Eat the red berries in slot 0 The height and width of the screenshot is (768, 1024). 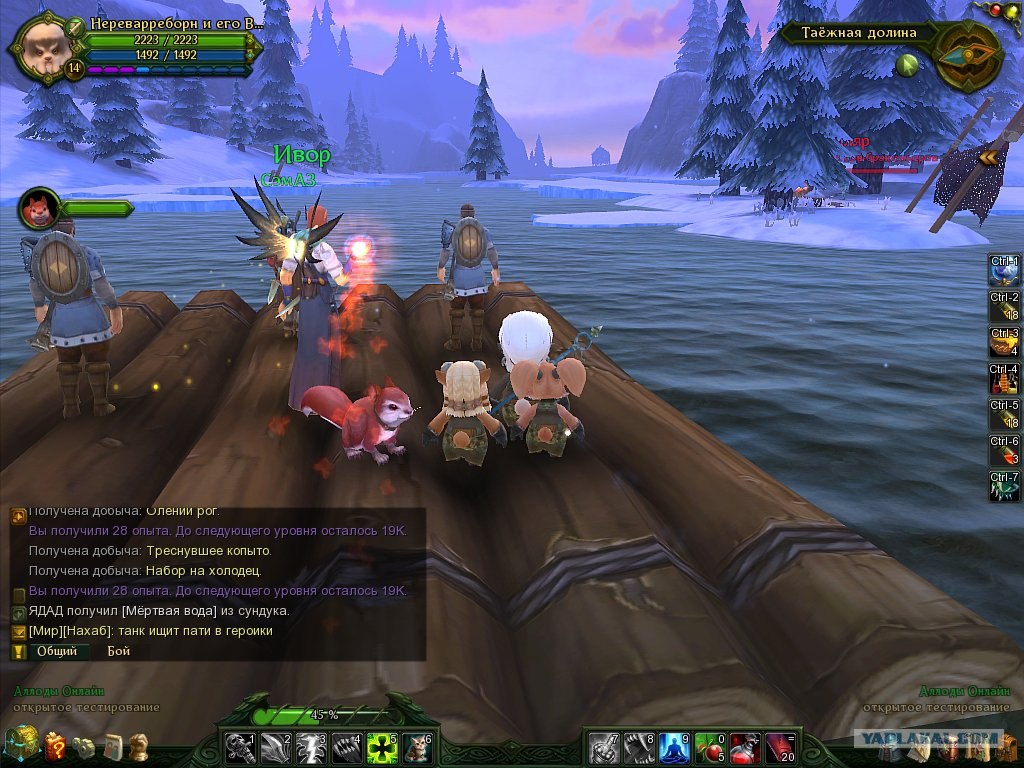708,747
